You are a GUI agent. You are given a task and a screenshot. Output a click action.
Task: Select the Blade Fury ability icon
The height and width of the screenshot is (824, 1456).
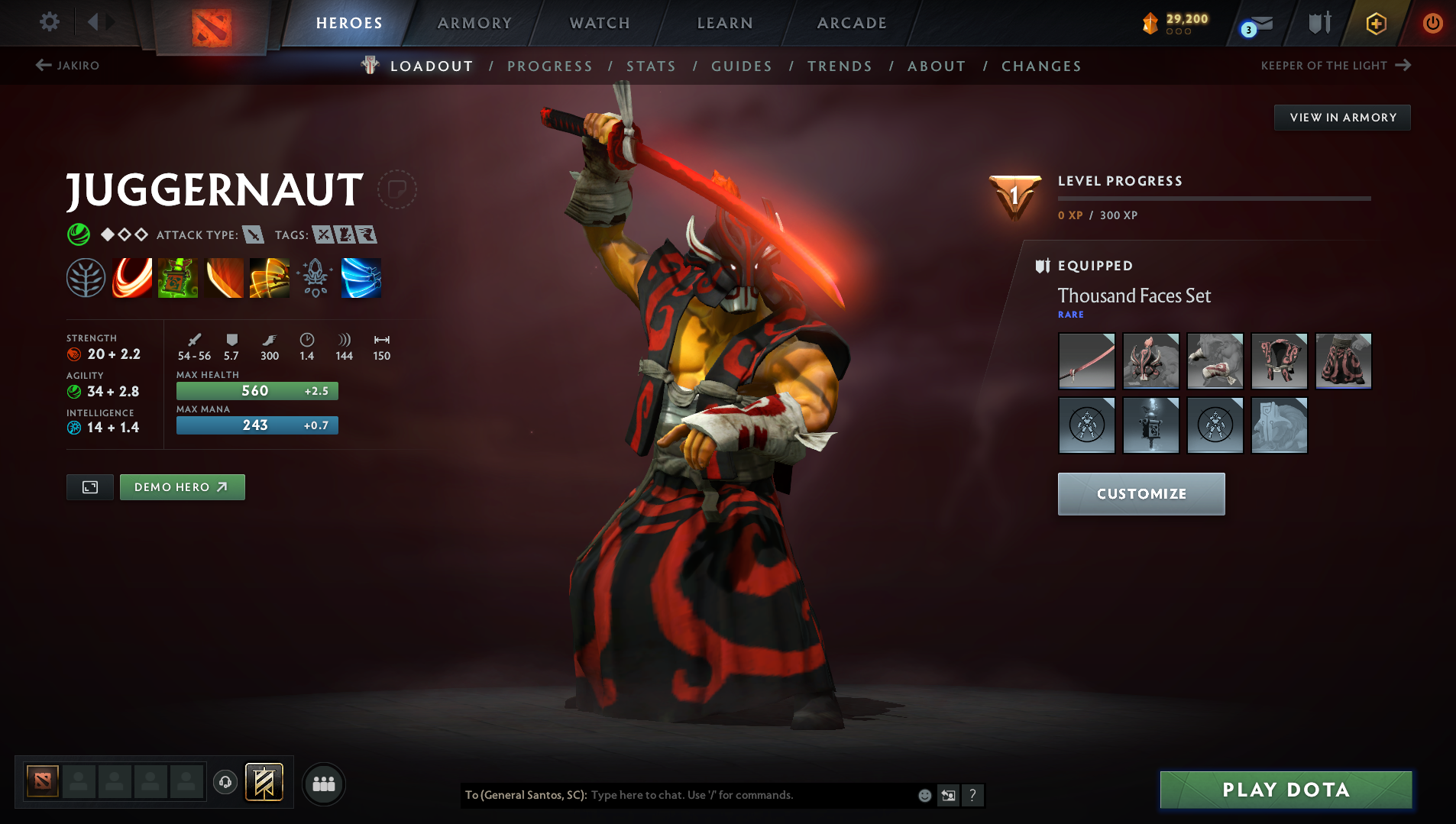click(131, 277)
